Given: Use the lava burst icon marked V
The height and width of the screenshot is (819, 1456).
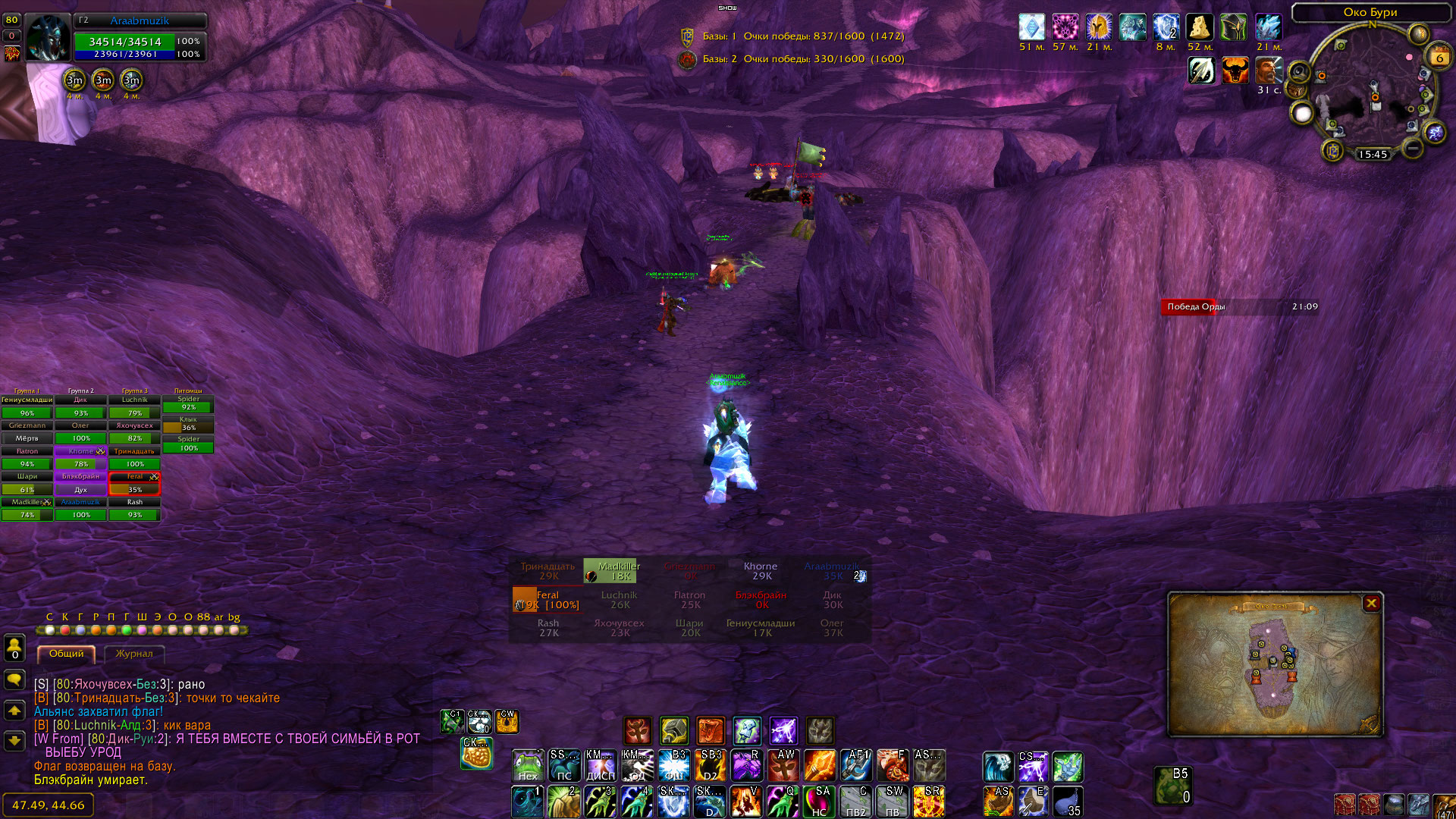Looking at the screenshot, I should tap(745, 802).
